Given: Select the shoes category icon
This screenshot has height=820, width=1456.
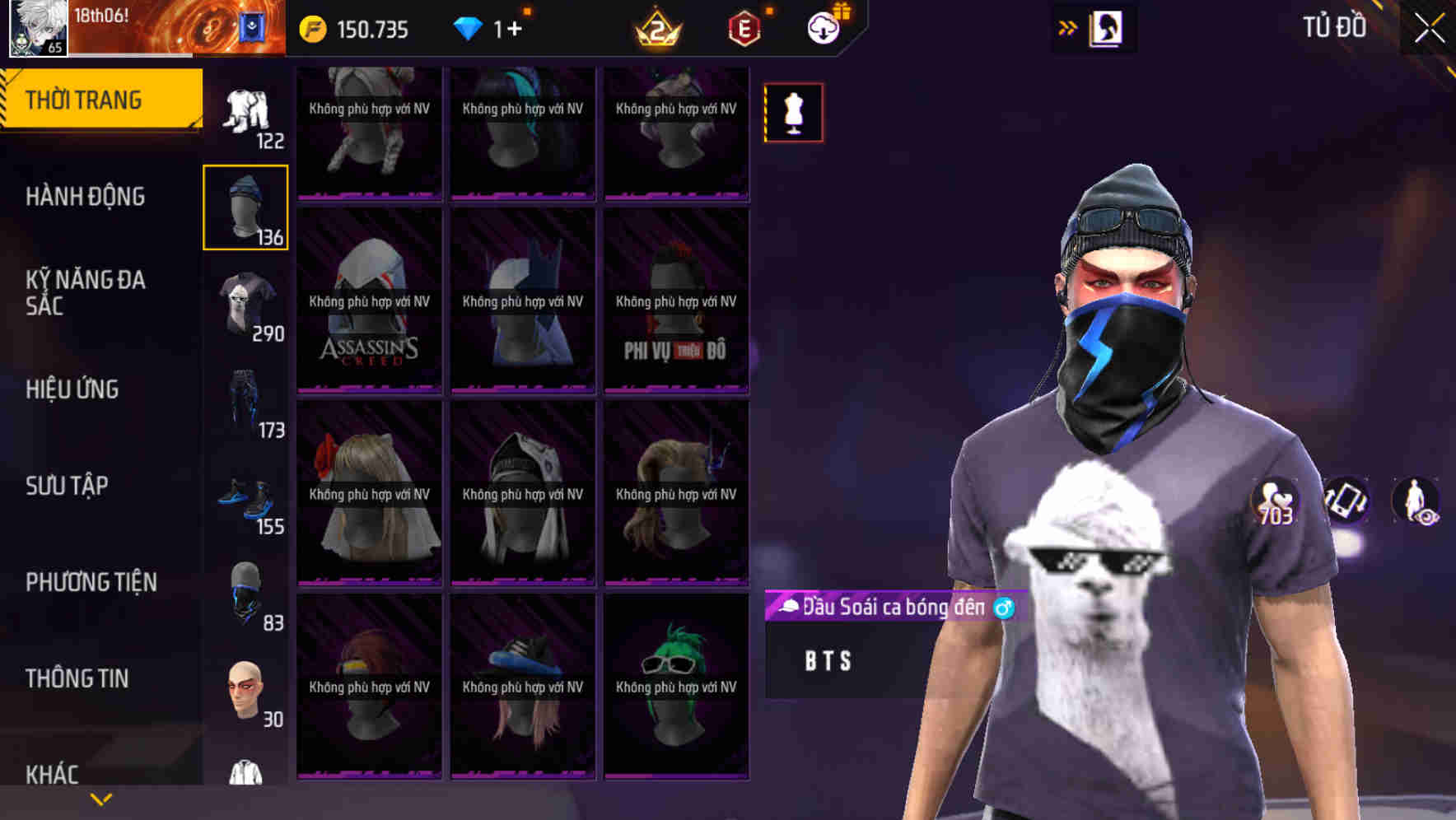Looking at the screenshot, I should point(245,498).
